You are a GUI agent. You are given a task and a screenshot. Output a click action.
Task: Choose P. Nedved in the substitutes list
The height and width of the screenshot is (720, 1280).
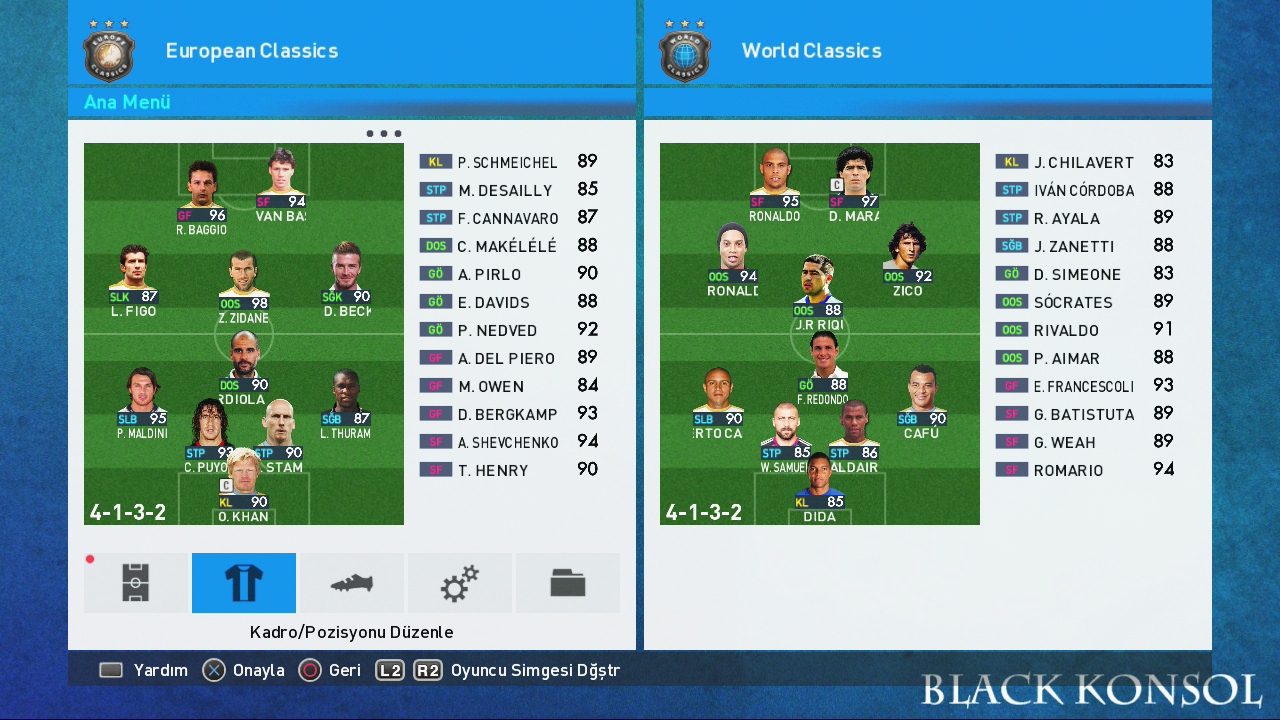[497, 330]
